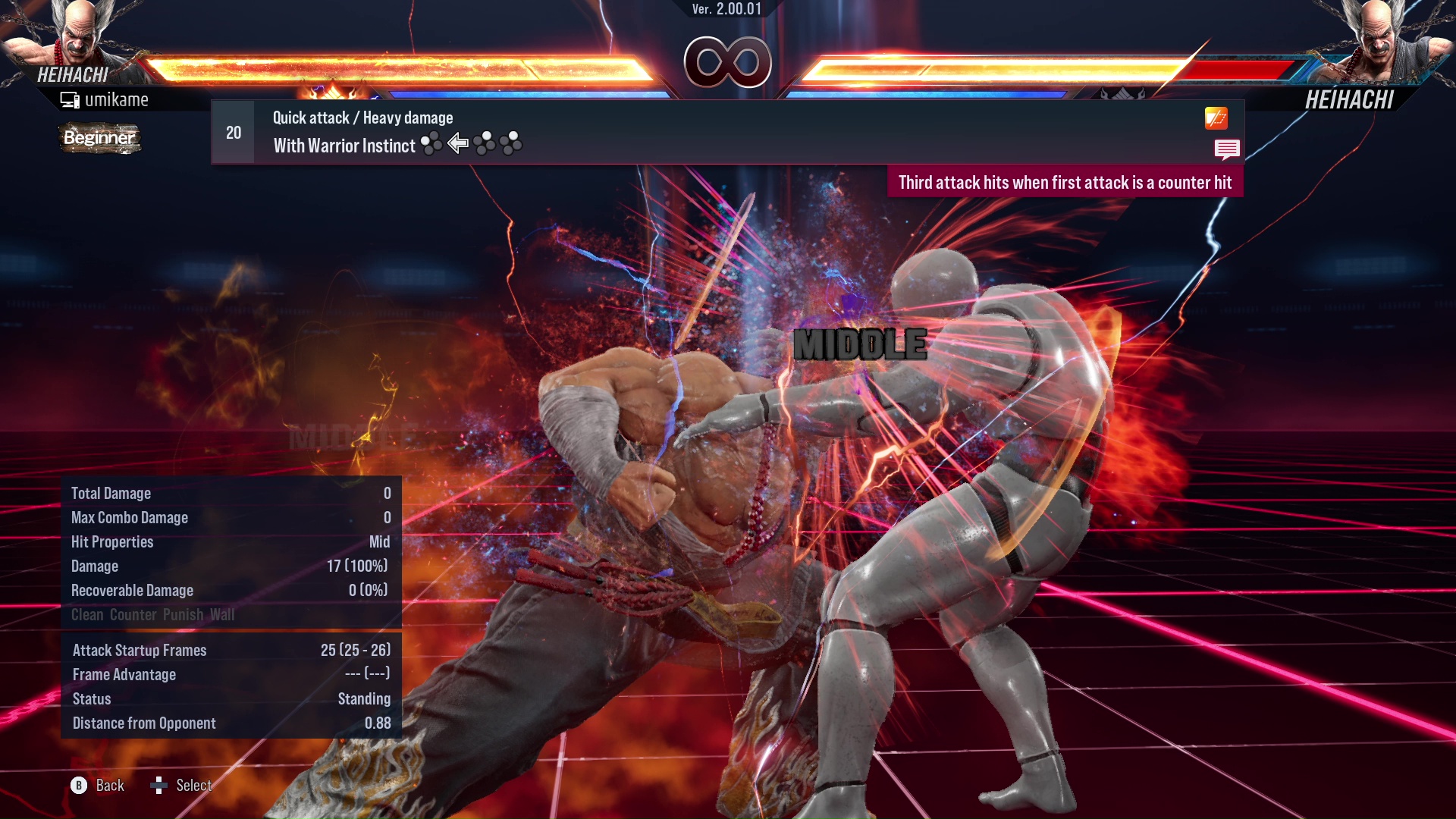Click the Frame Advantage stat row

click(124, 674)
